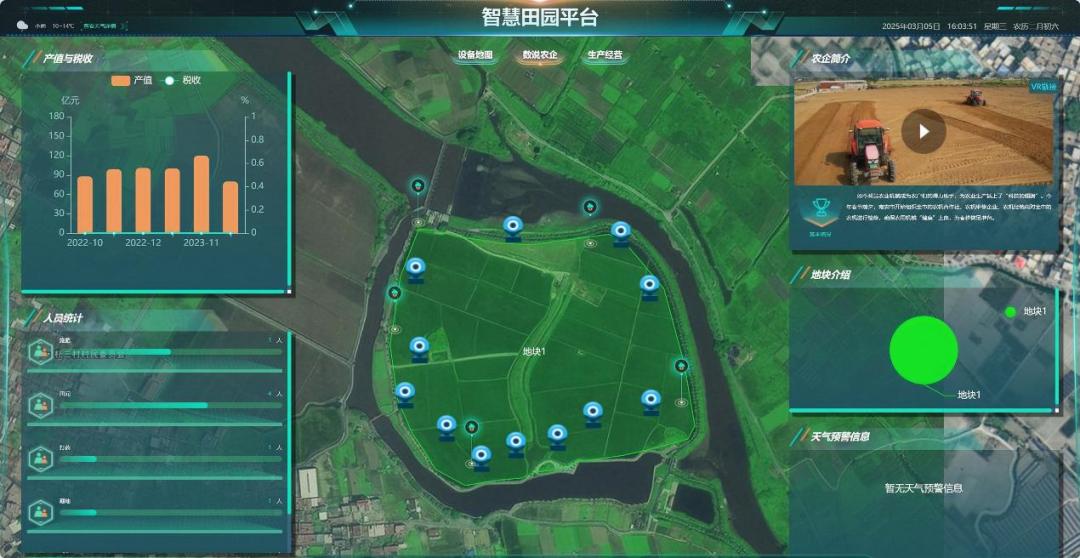Open the VR link on the video

click(x=1043, y=87)
